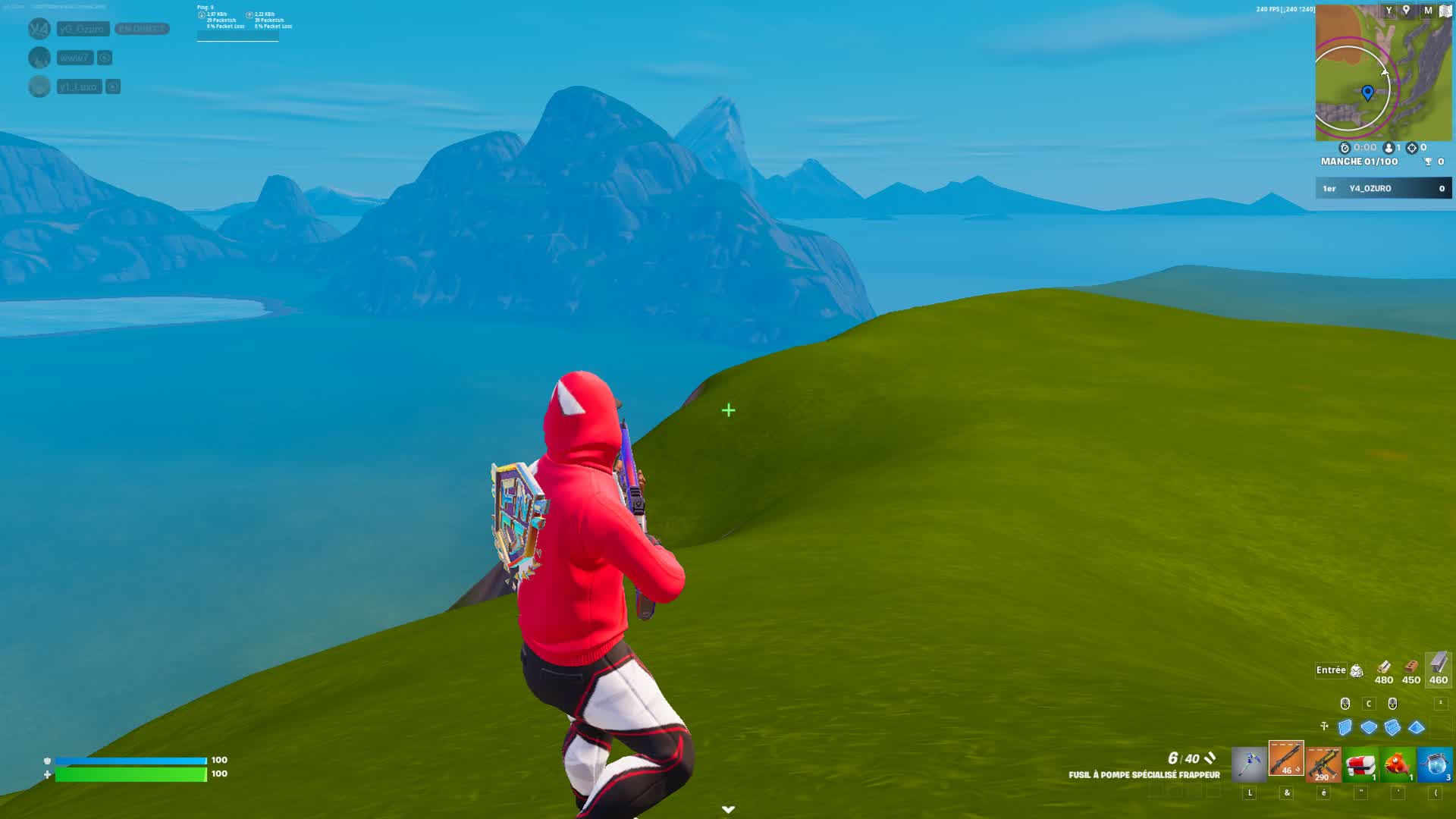Click the EN DIRECT badge next to yG_Ozuro

coord(142,29)
